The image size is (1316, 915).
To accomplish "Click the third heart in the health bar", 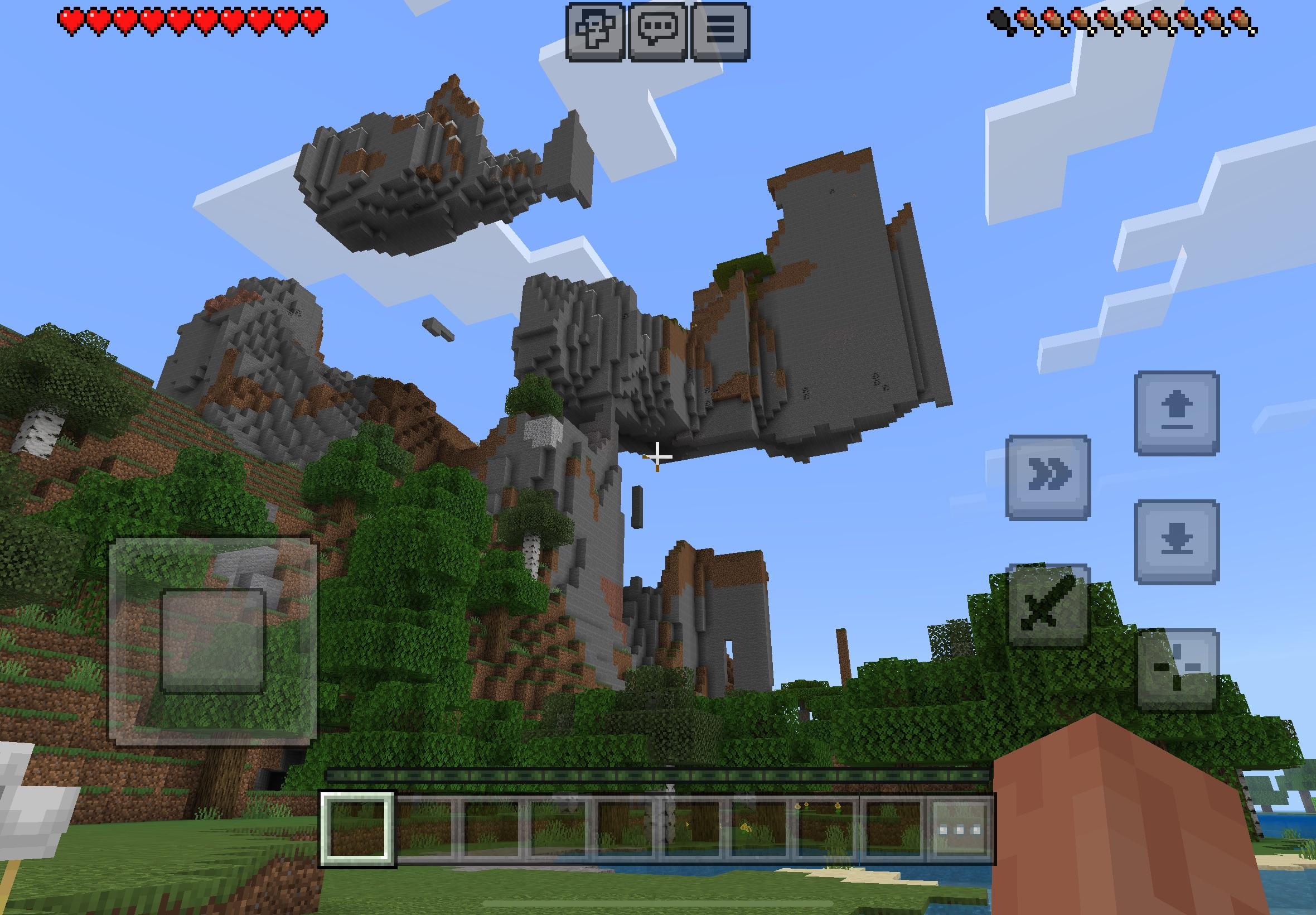I will 125,20.
